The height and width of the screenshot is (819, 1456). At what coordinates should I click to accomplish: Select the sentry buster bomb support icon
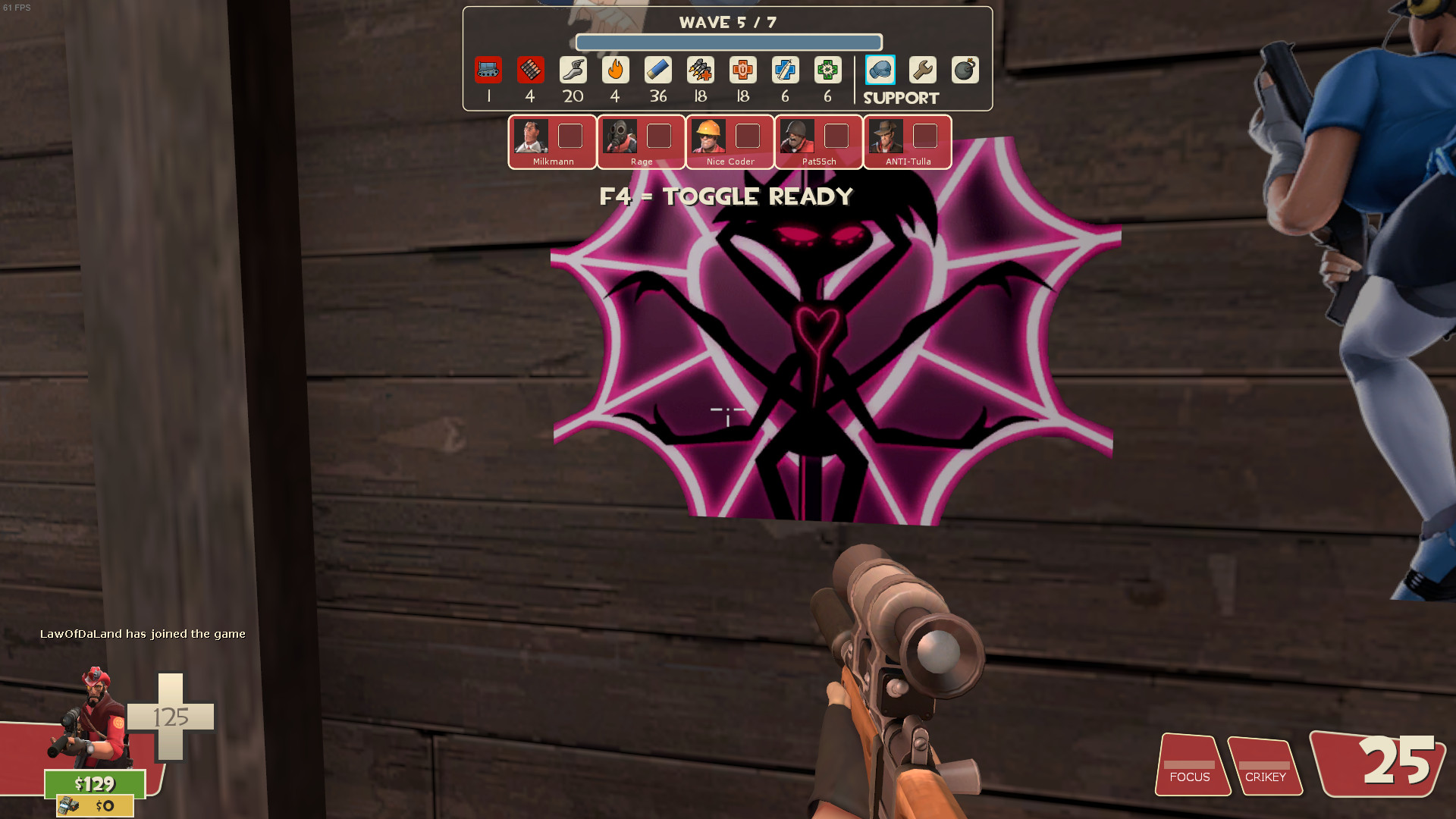click(965, 70)
